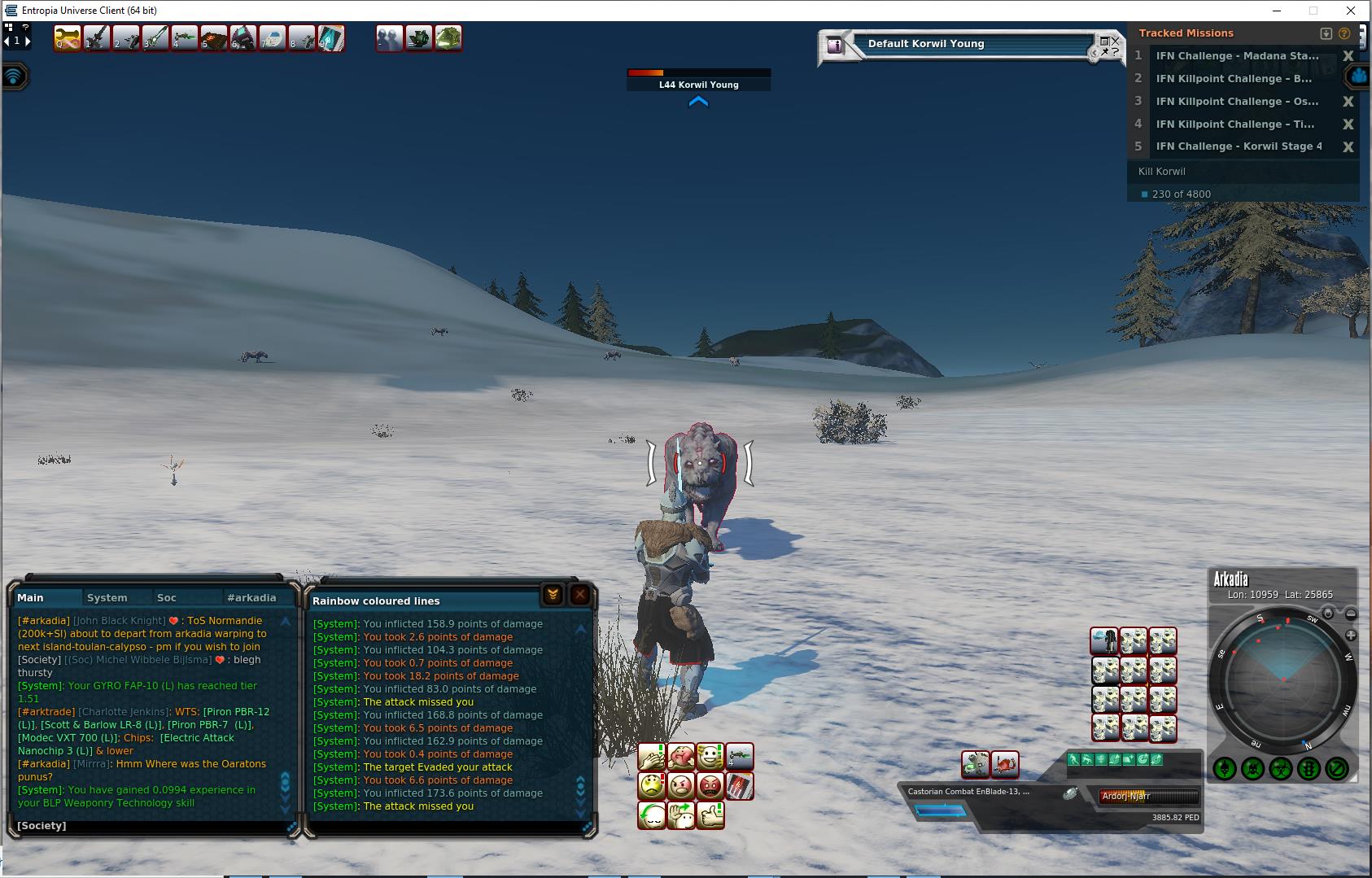The height and width of the screenshot is (878, 1372).
Task: Activate the book icon in slot 5
Action: point(214,38)
